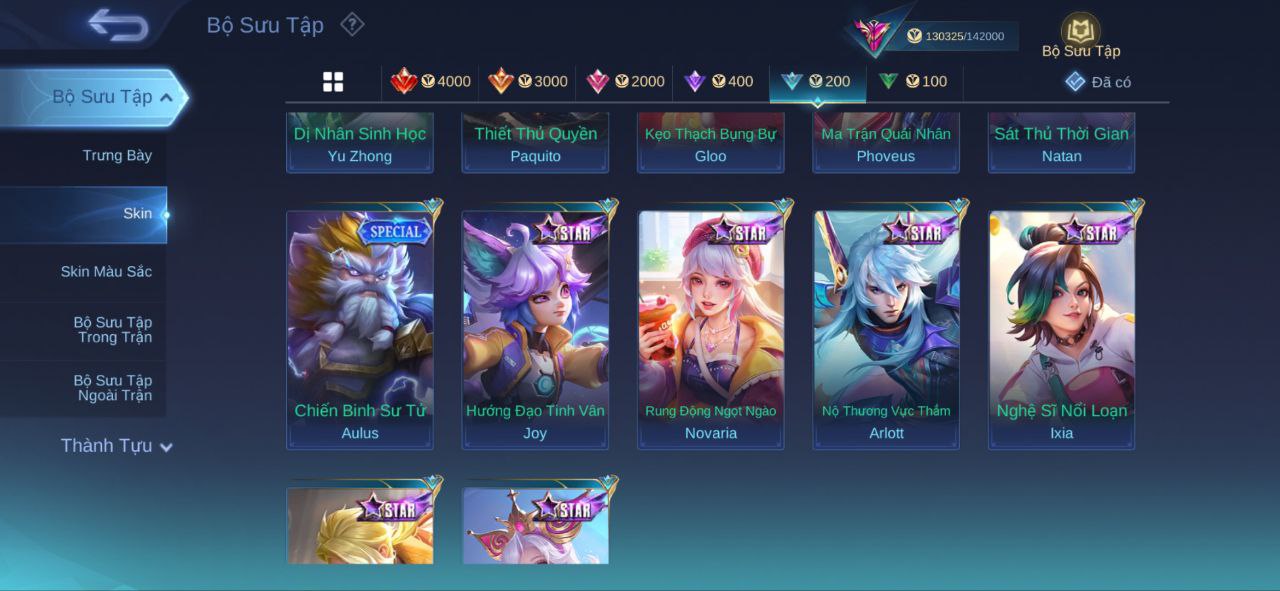
Task: Choose Ixia's Nghệ Sĩ Nổi Loạn skin card
Action: coord(1062,328)
